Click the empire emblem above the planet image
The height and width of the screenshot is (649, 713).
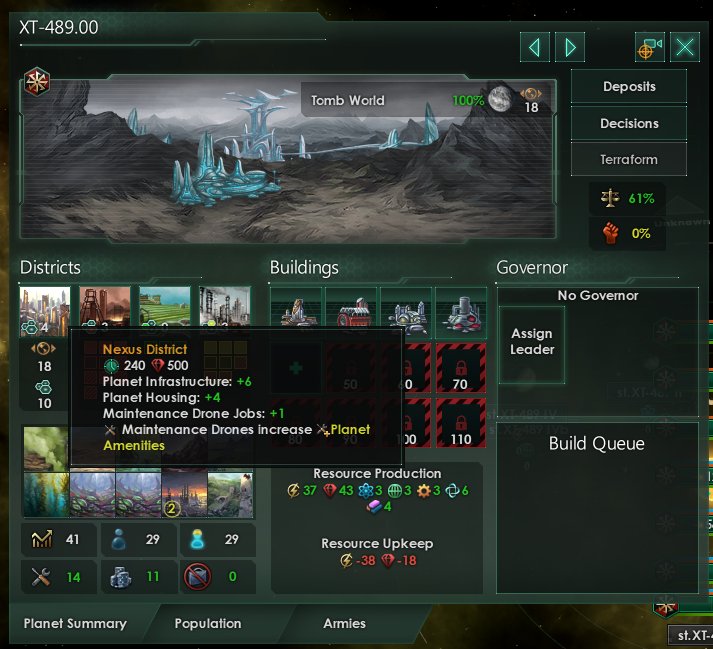(38, 81)
